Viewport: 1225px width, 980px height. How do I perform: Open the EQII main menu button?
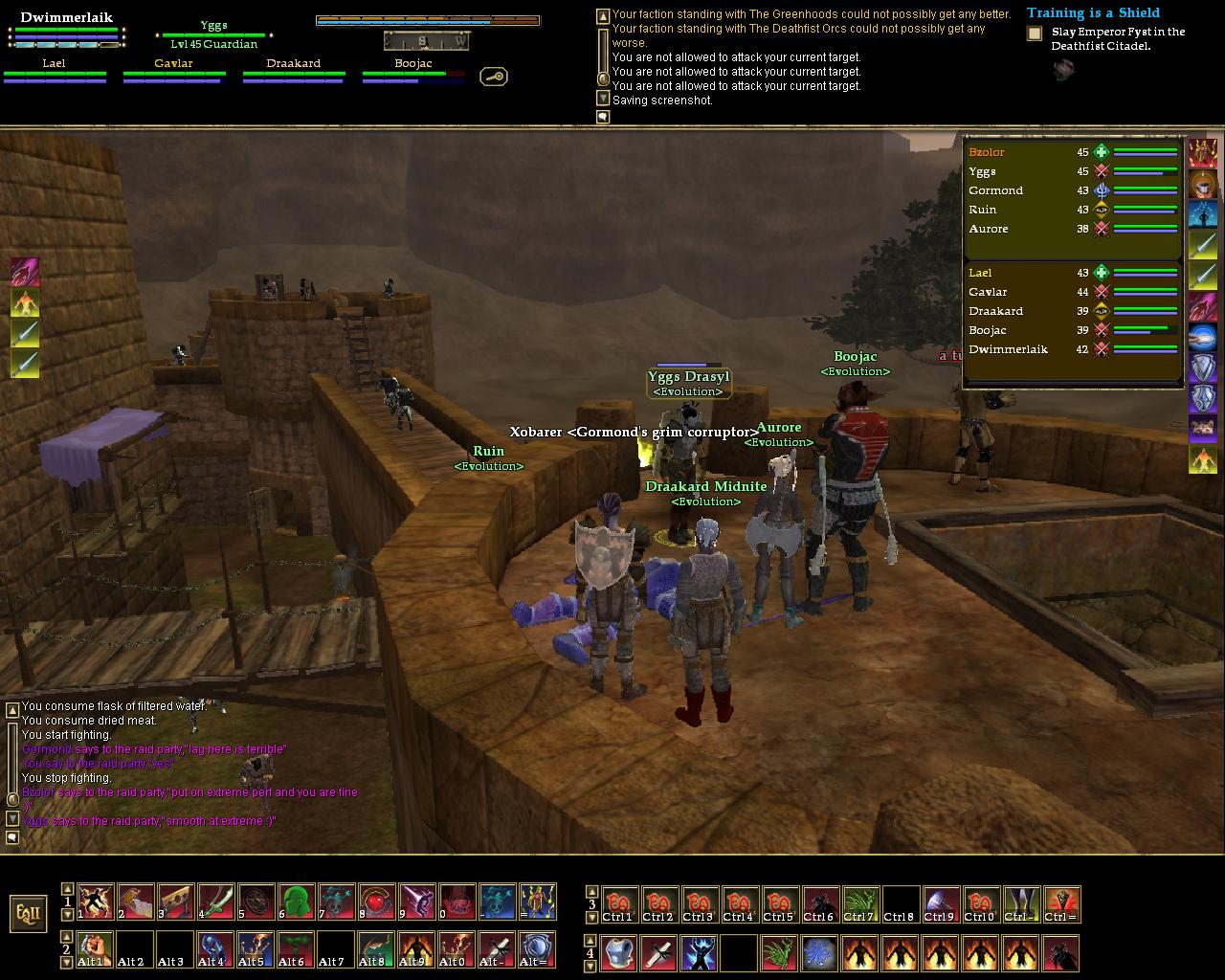pyautogui.click(x=29, y=912)
